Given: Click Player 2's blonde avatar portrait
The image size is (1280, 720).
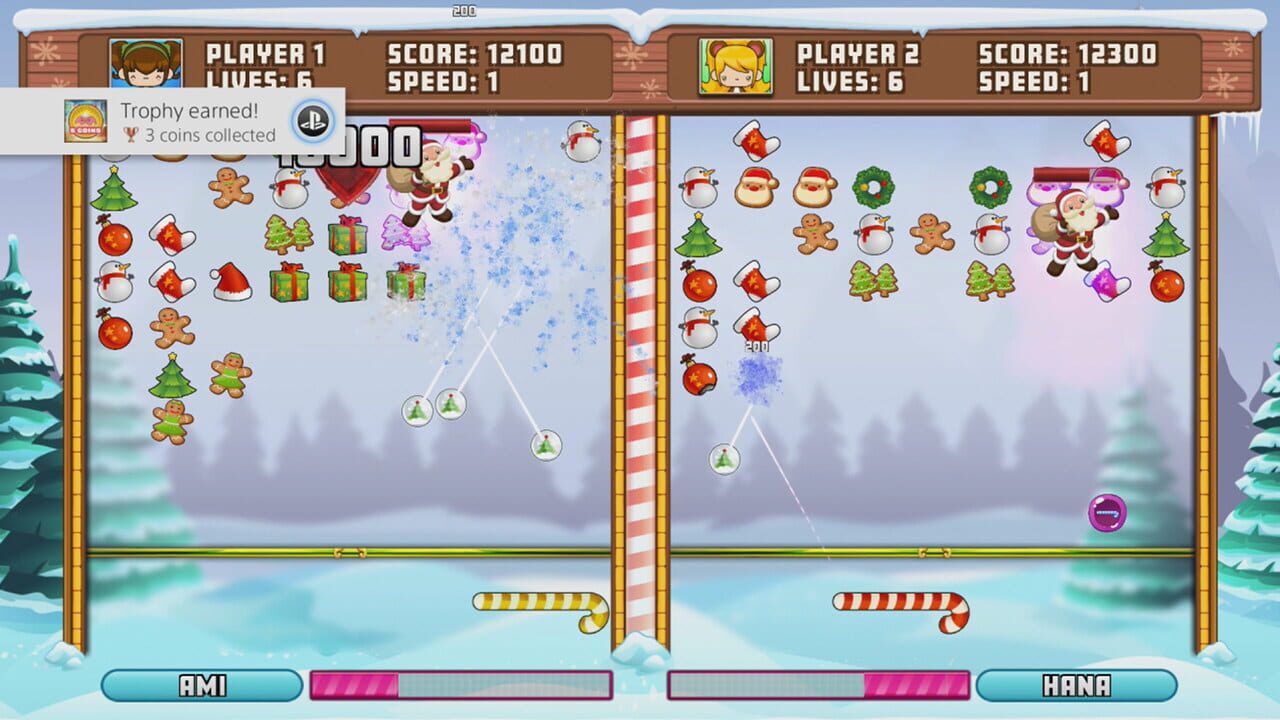Looking at the screenshot, I should click(736, 67).
